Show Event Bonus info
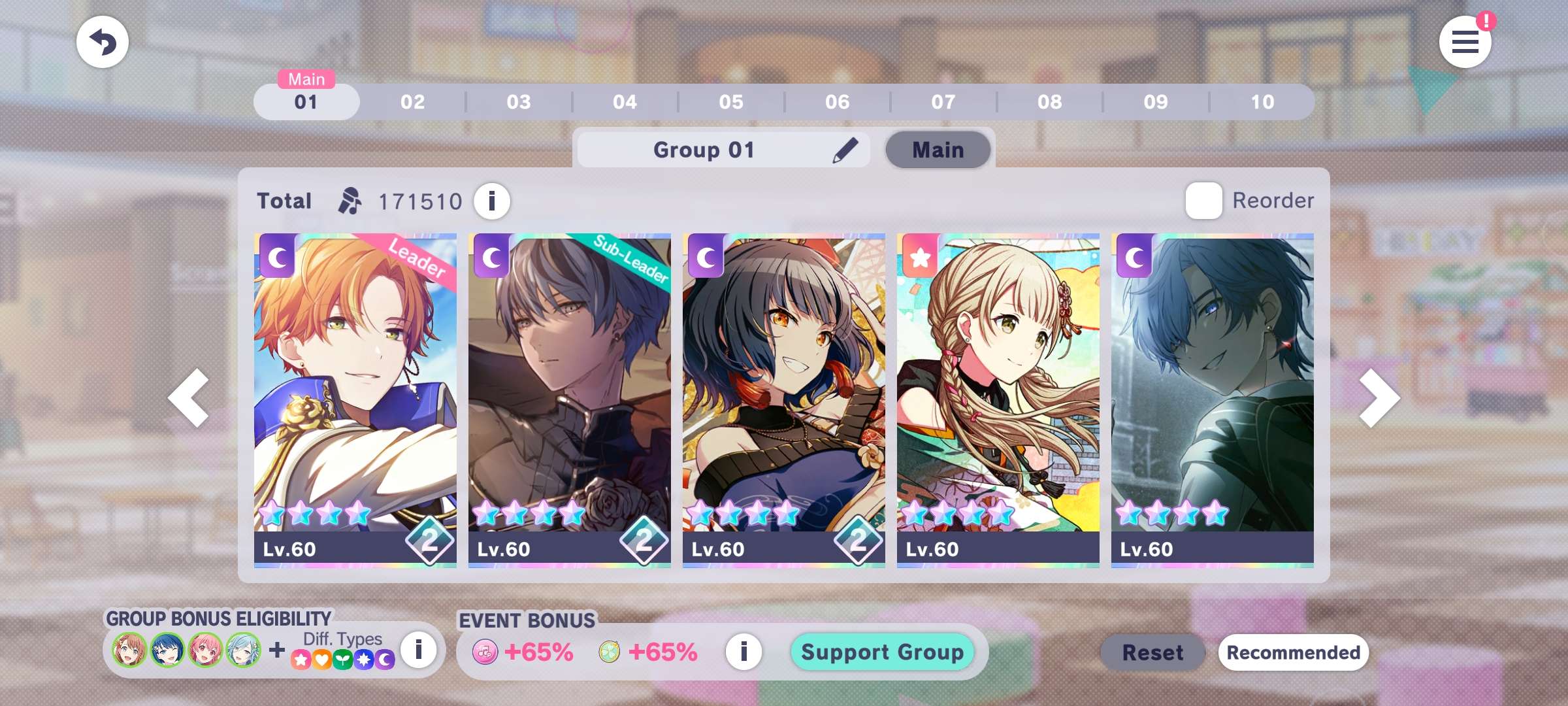The height and width of the screenshot is (706, 1568). pos(743,652)
